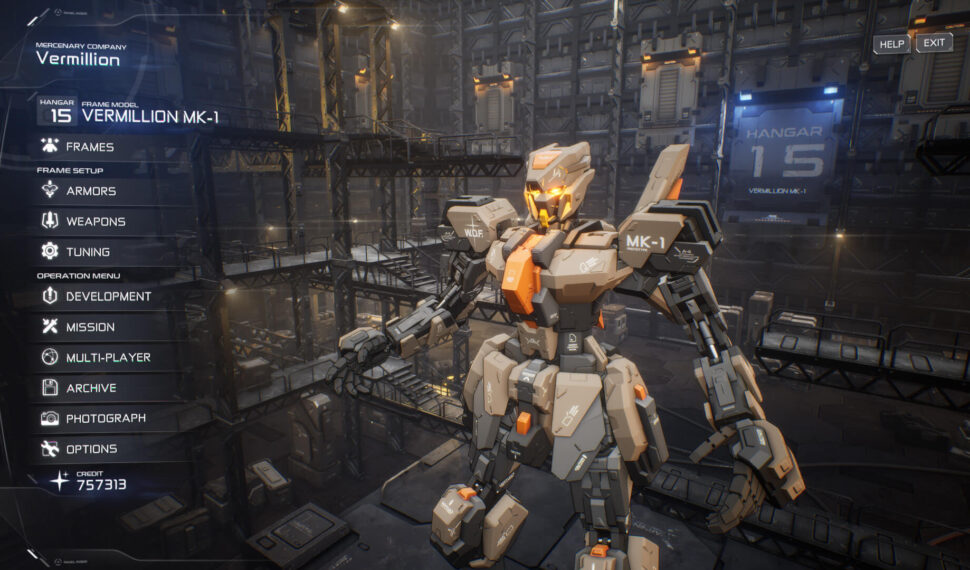This screenshot has width=970, height=570.
Task: Open the Archive
Action: (x=91, y=388)
